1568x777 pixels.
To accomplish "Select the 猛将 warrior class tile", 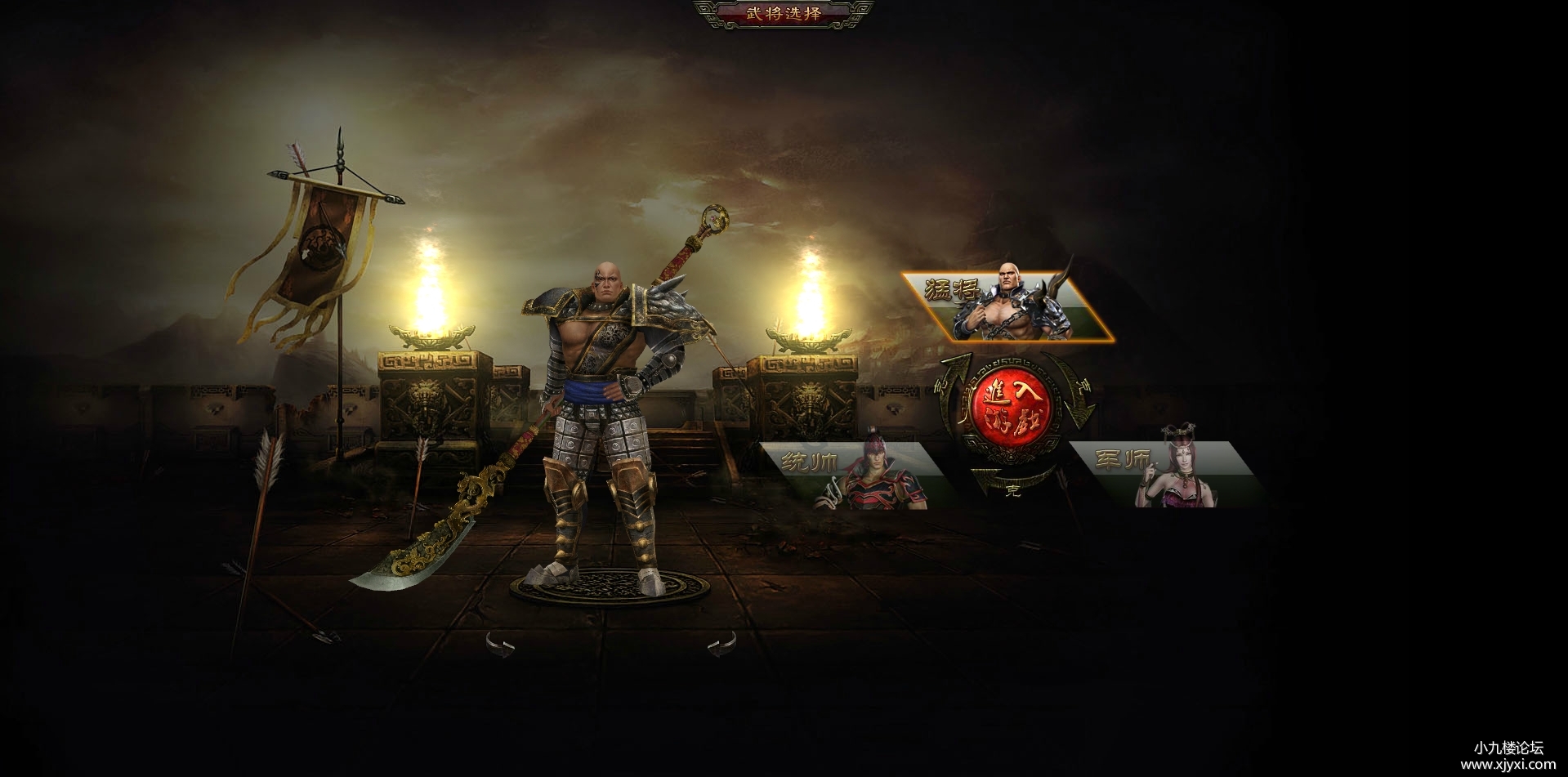I will coord(1008,307).
